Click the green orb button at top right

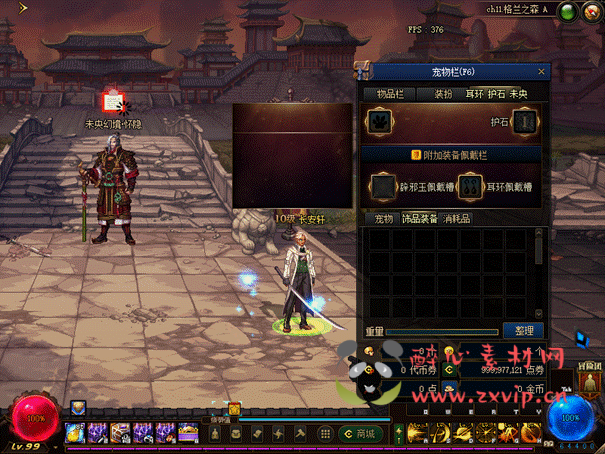[566, 13]
